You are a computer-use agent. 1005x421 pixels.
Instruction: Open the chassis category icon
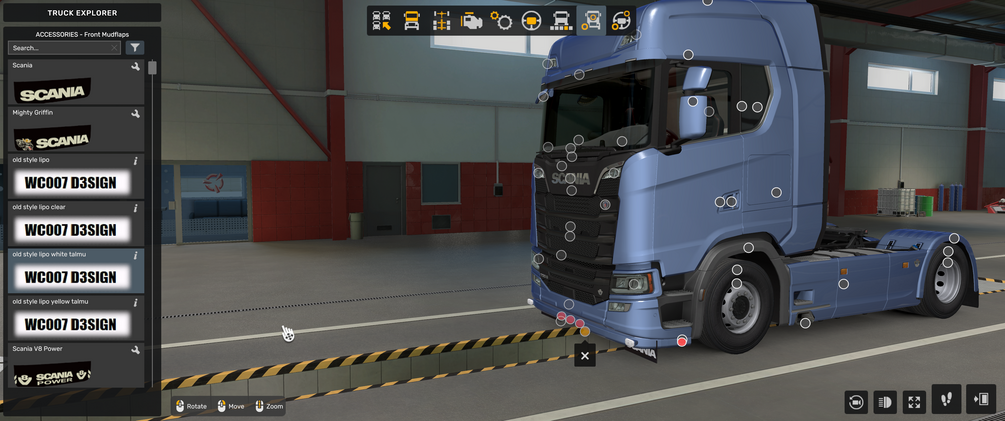[x=441, y=21]
